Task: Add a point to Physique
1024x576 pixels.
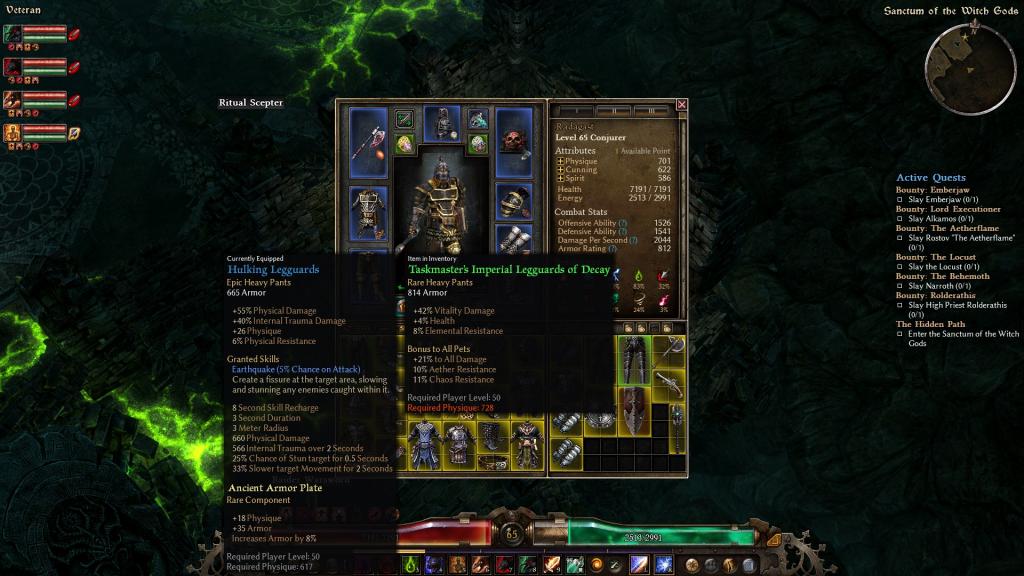Action: [x=561, y=161]
